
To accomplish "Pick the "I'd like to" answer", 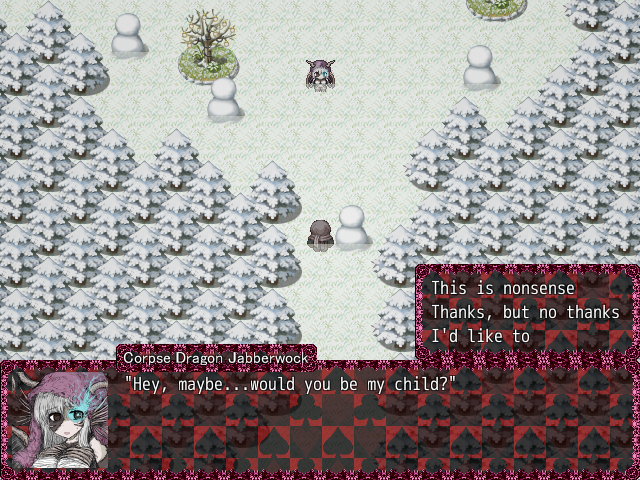I will pos(480,336).
